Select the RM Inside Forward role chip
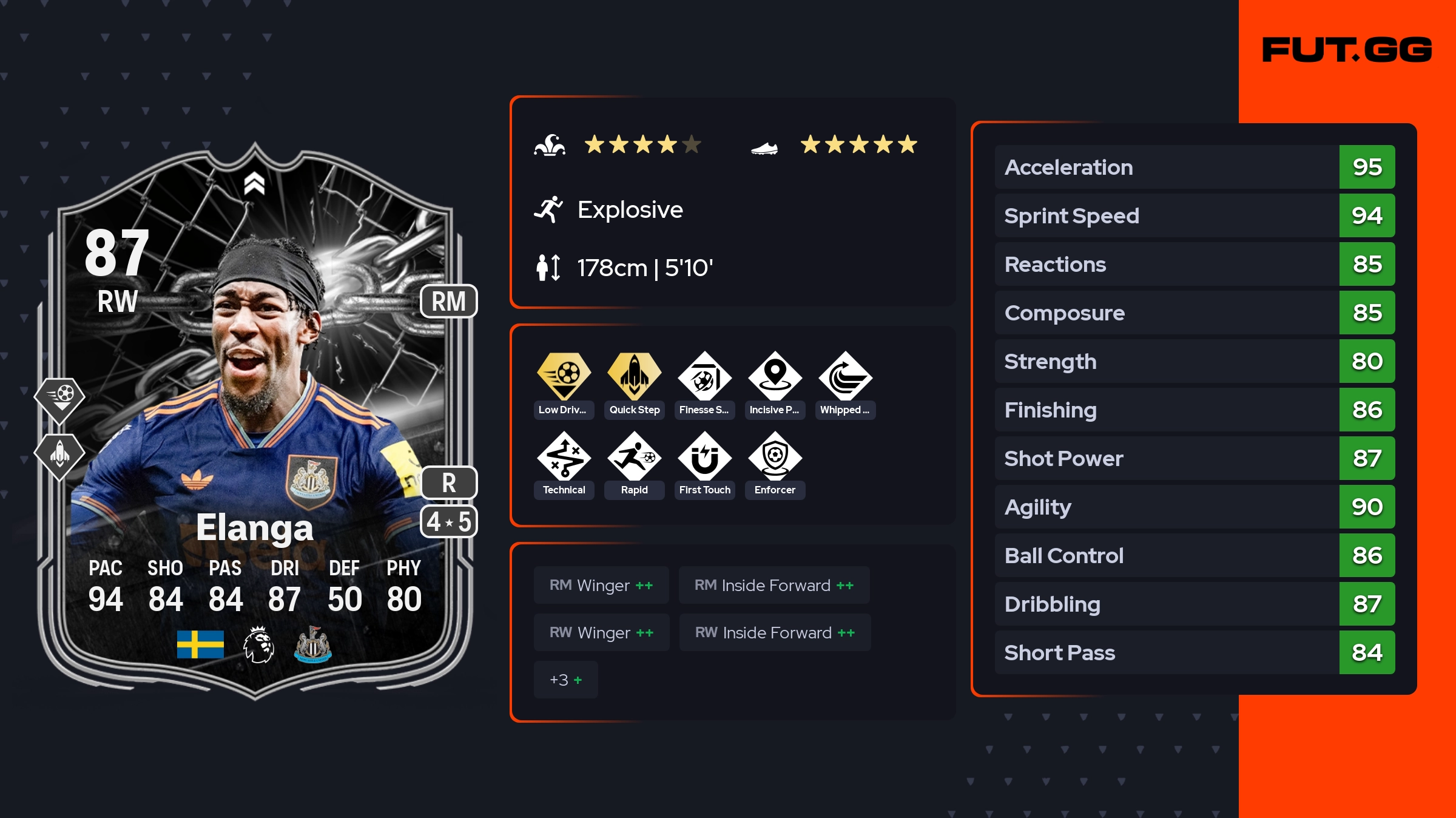 pyautogui.click(x=773, y=585)
